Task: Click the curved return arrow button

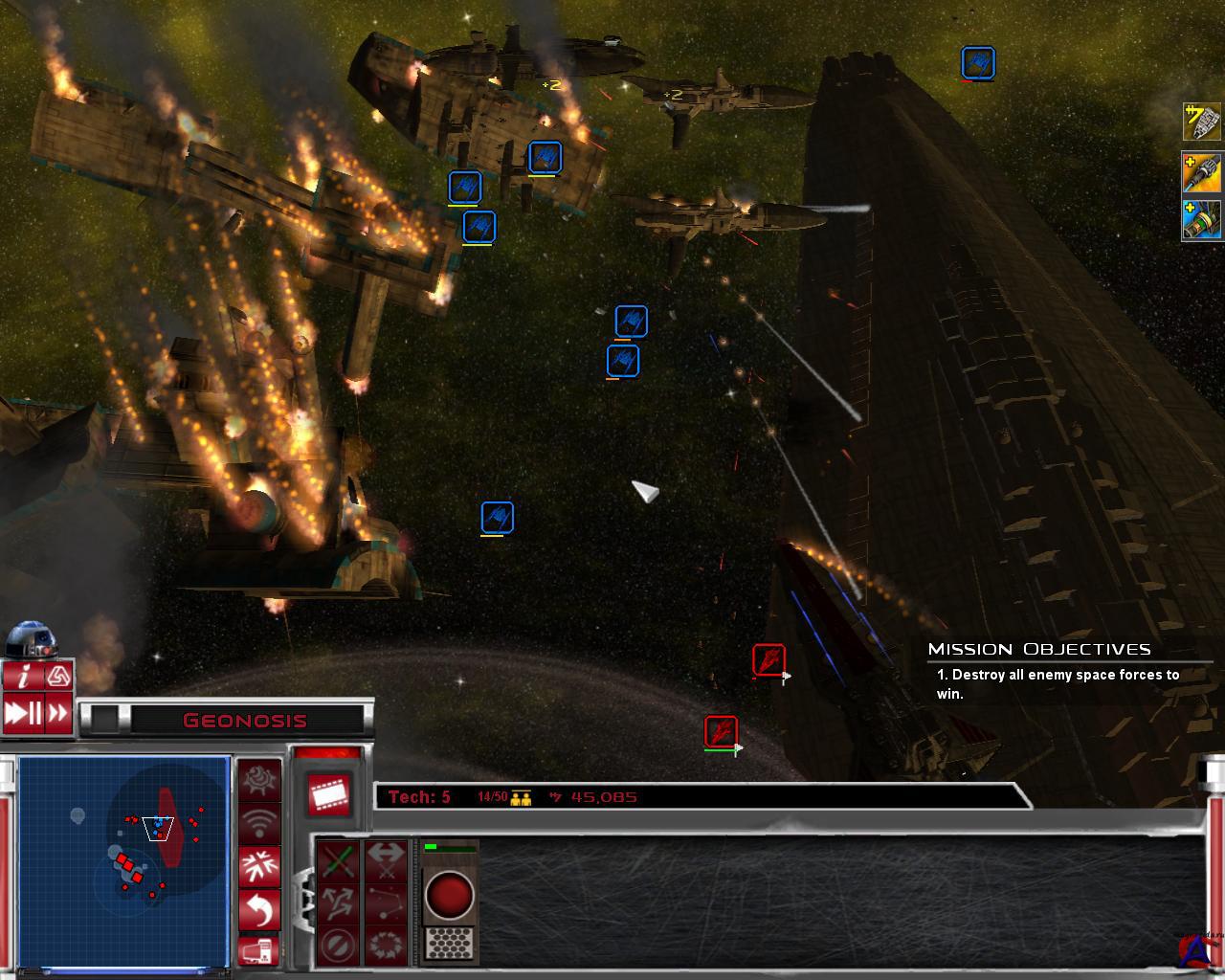Action: (259, 908)
